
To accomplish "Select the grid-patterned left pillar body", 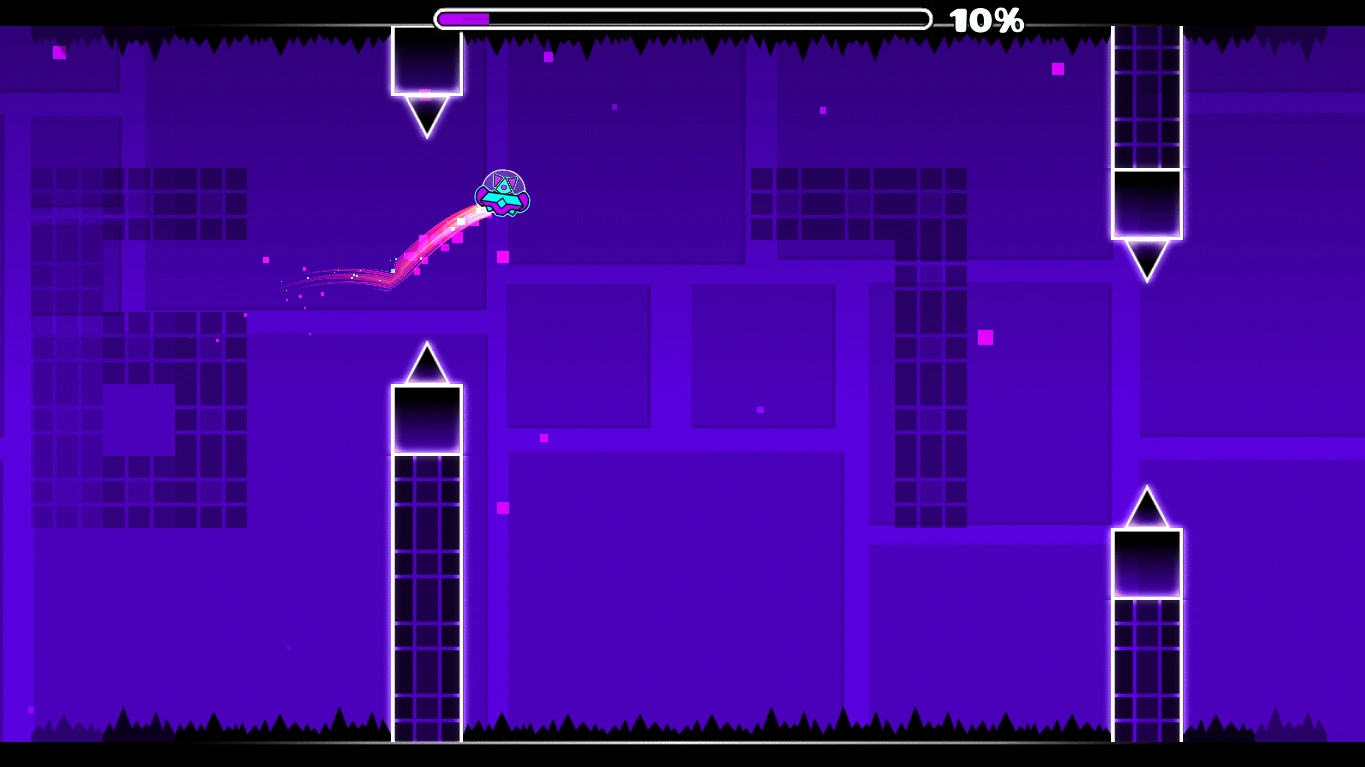I will [427, 600].
